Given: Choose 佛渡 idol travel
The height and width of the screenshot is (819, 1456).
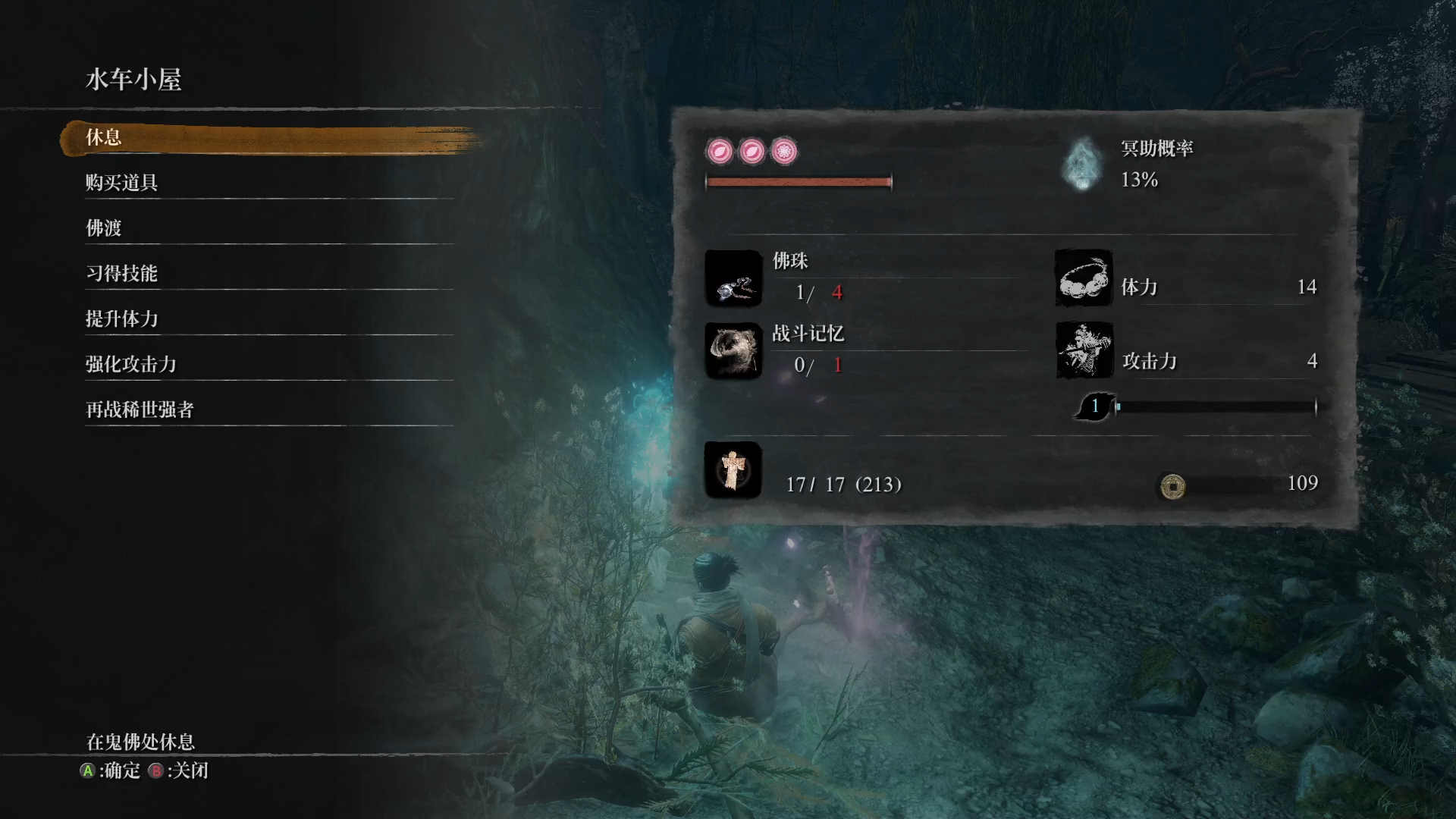Looking at the screenshot, I should pos(104,228).
